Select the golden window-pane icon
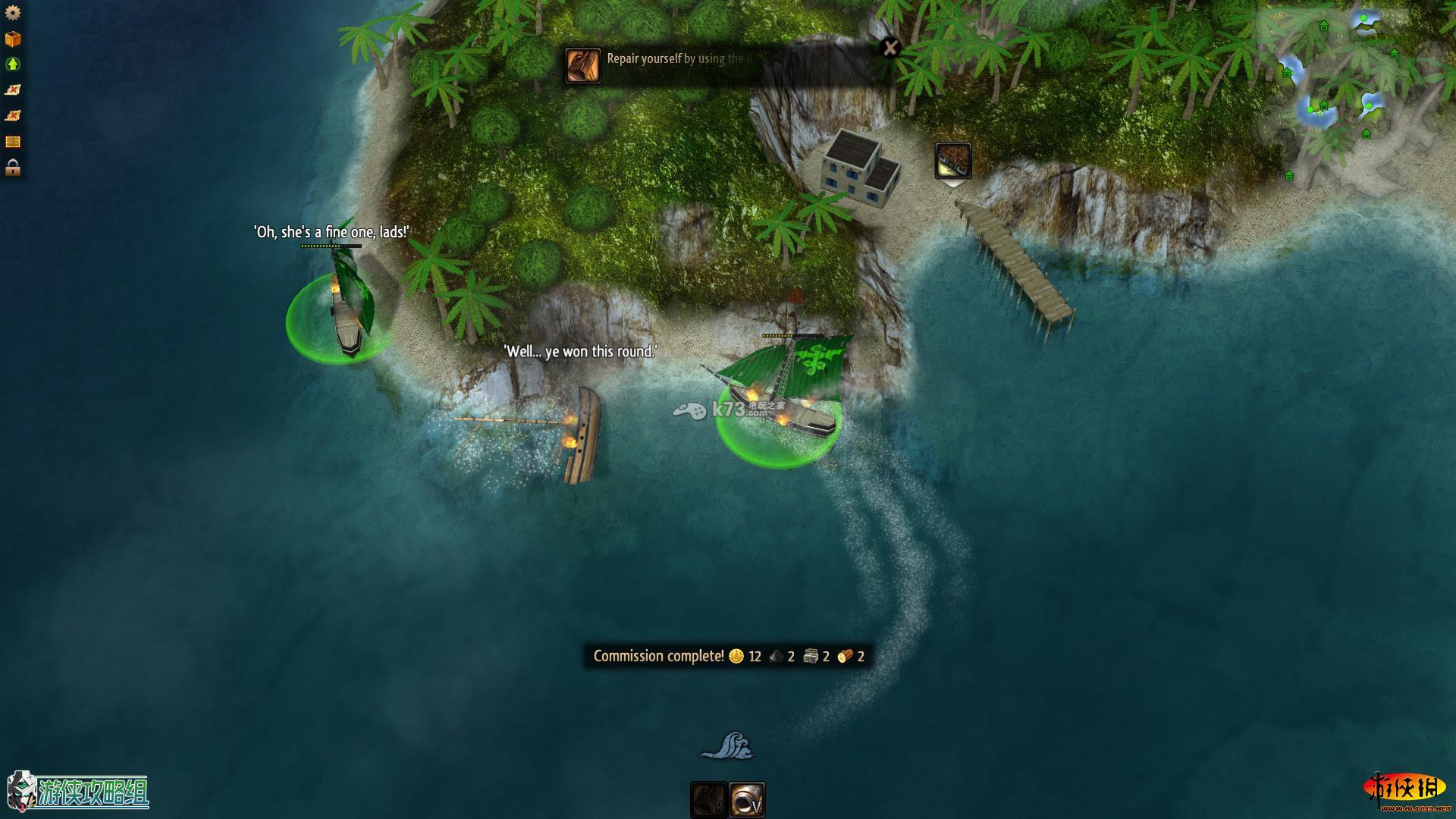The width and height of the screenshot is (1456, 819). pyautogui.click(x=13, y=142)
